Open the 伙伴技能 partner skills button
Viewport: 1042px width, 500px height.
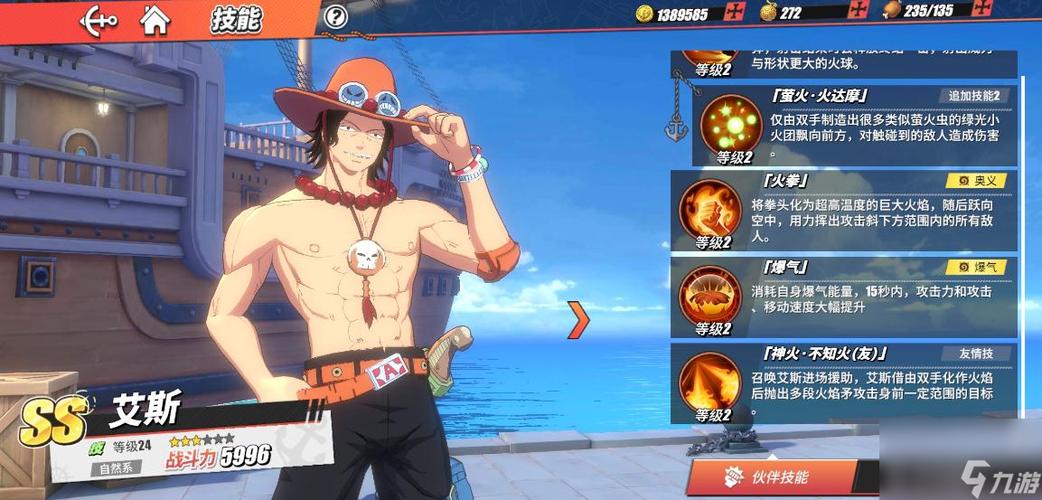[x=771, y=478]
